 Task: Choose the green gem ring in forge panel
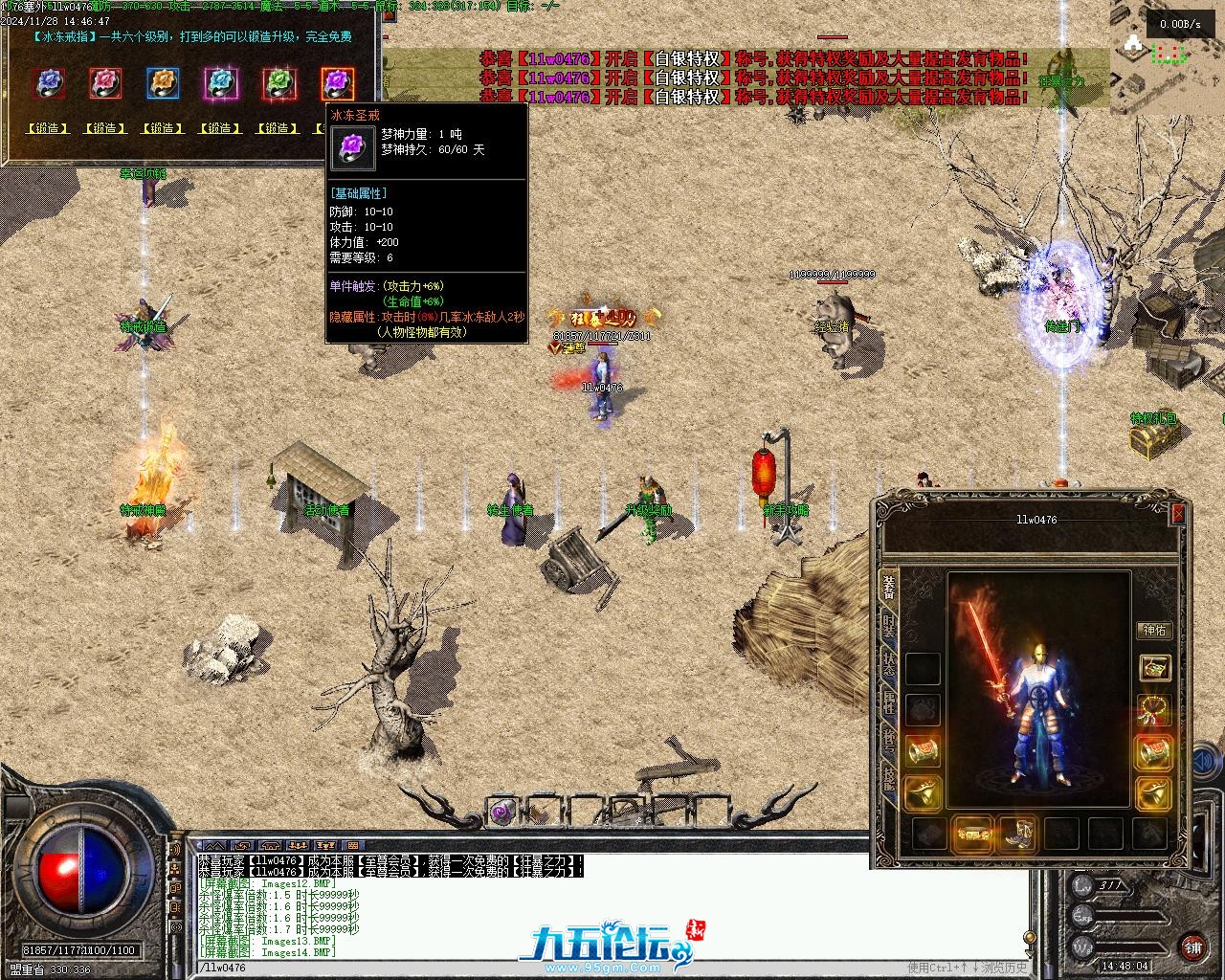click(278, 83)
